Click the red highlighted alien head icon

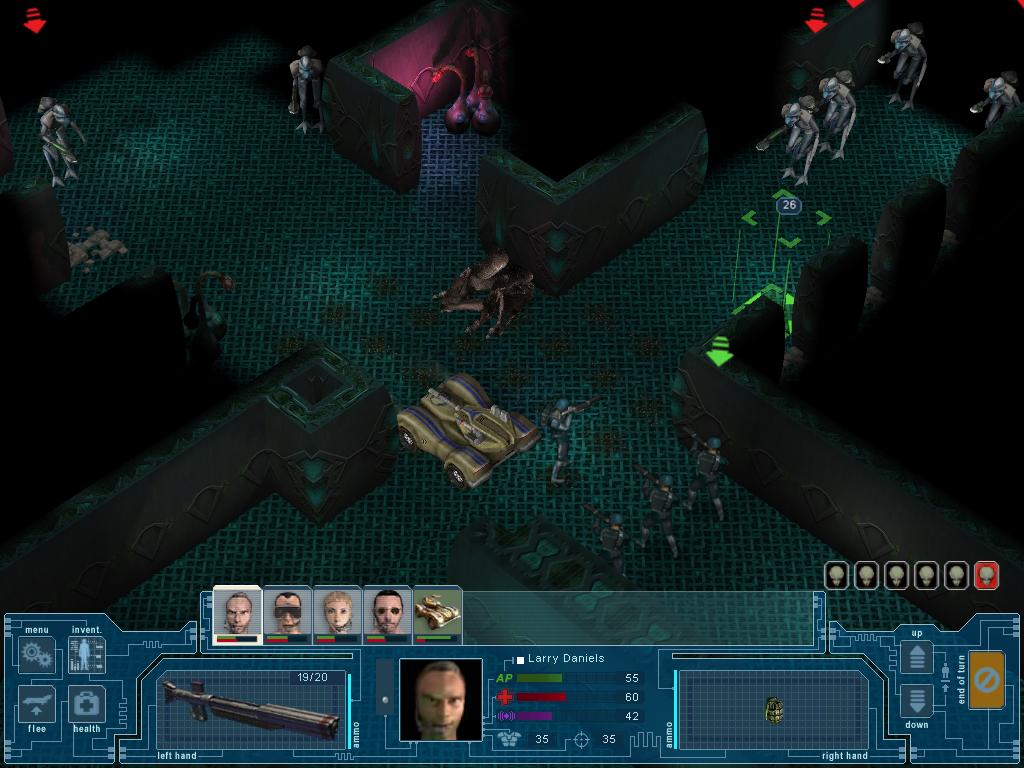click(986, 575)
